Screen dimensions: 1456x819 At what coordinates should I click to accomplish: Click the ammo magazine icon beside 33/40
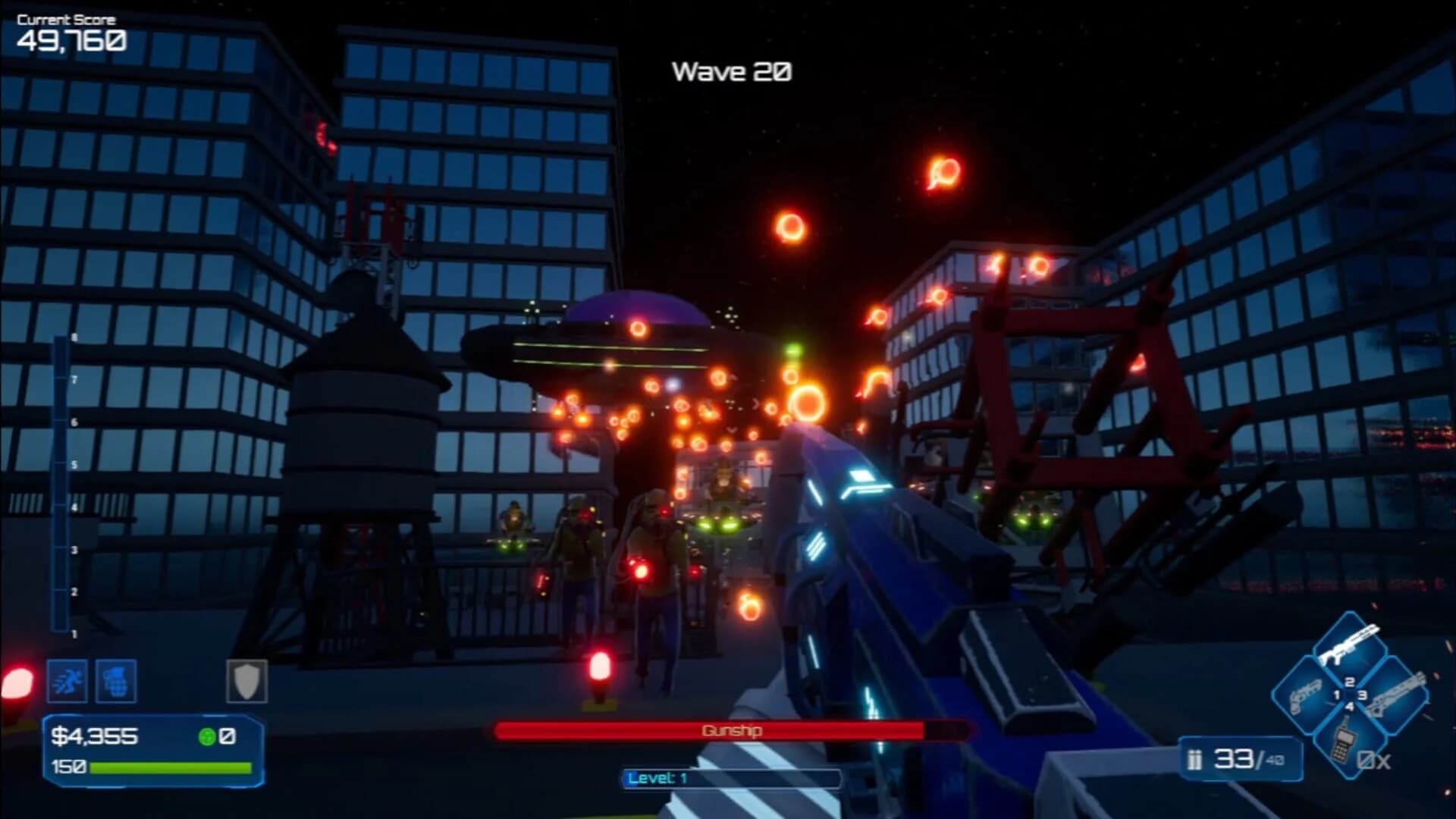coord(1194,760)
